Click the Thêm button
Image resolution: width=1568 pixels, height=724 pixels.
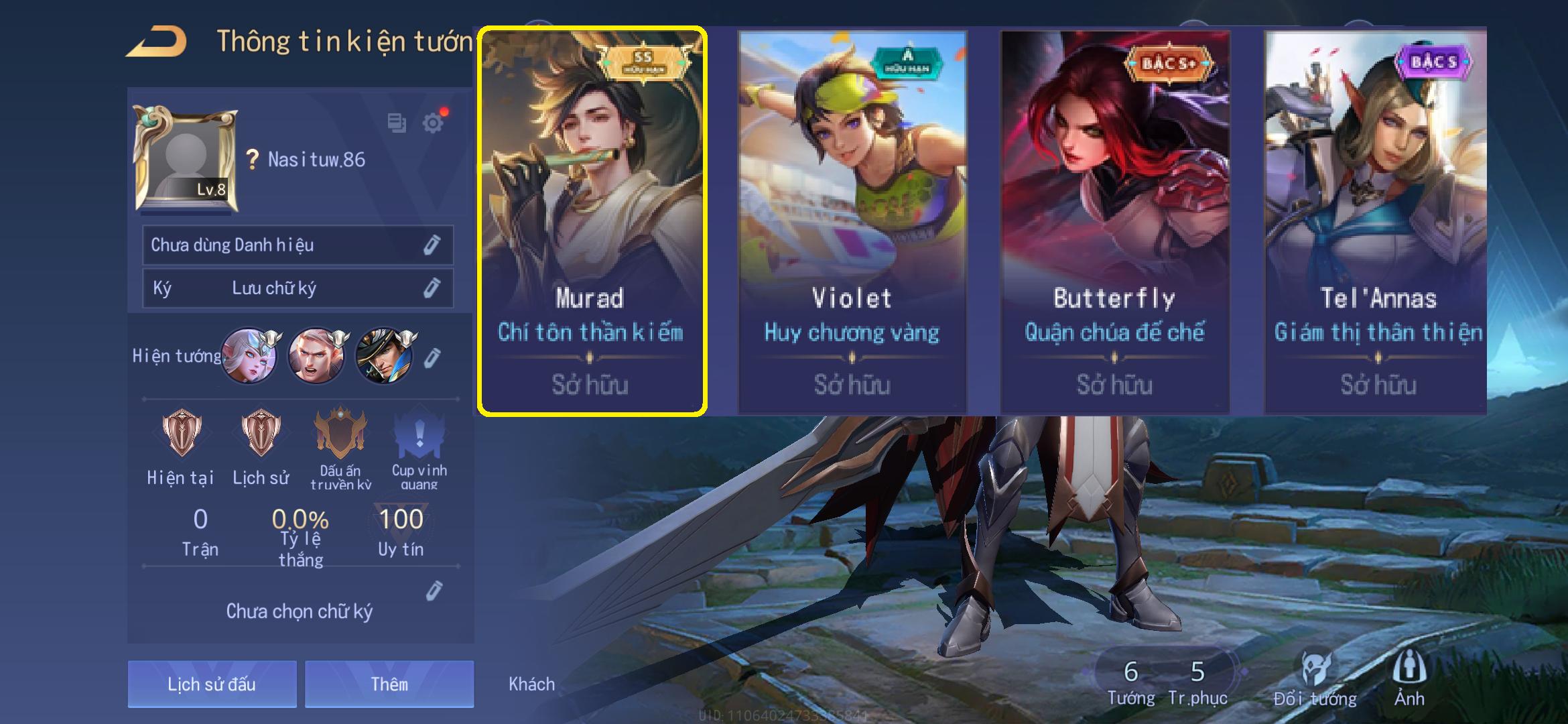389,684
